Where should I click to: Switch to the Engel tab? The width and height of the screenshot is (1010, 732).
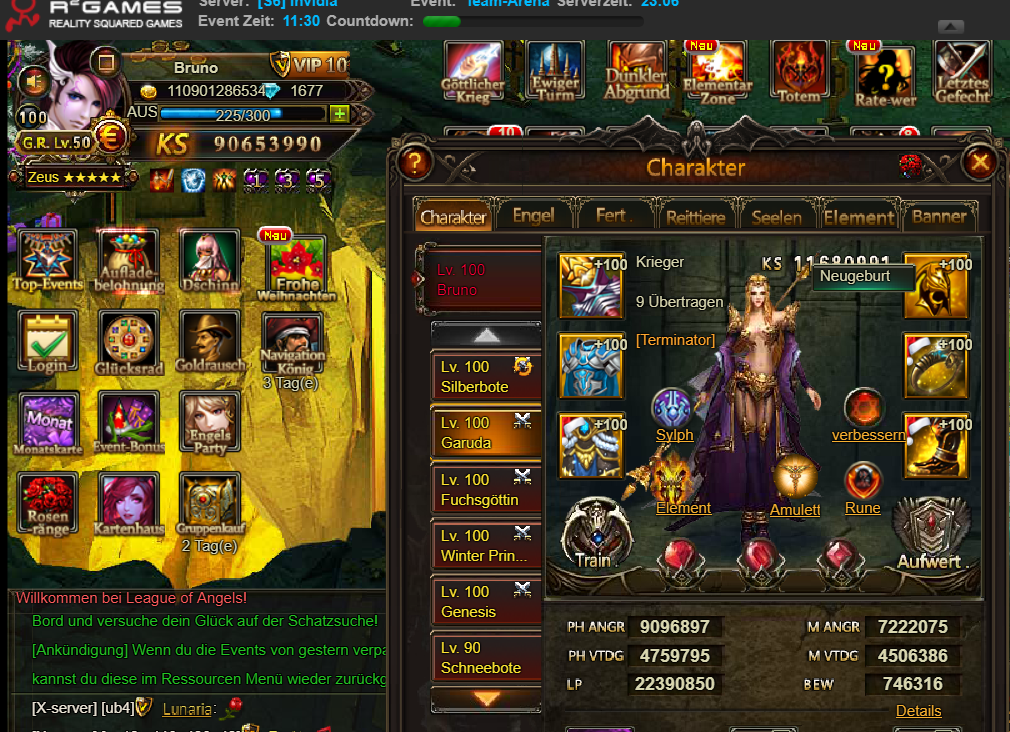point(533,215)
